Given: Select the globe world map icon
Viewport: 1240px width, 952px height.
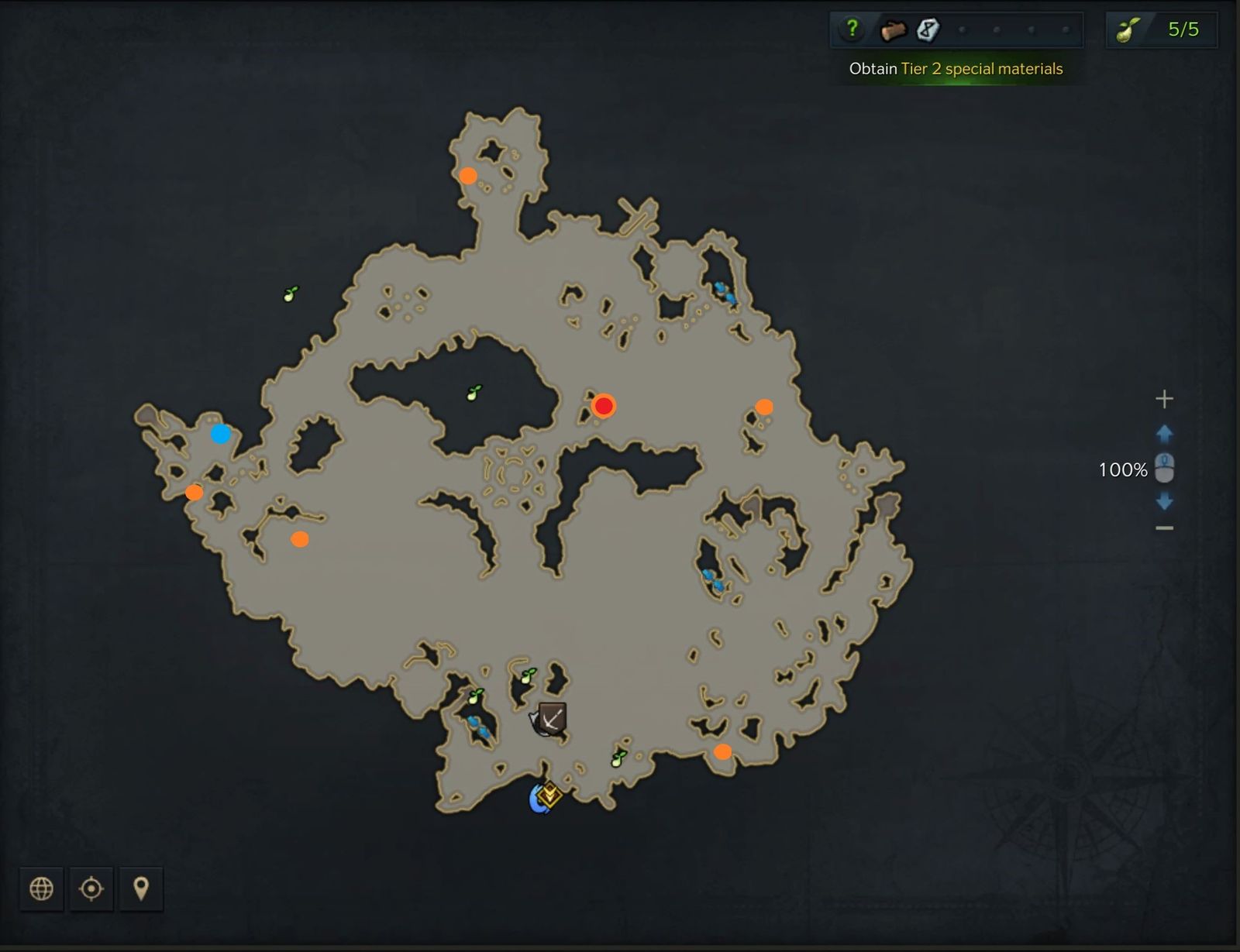Looking at the screenshot, I should point(41,889).
